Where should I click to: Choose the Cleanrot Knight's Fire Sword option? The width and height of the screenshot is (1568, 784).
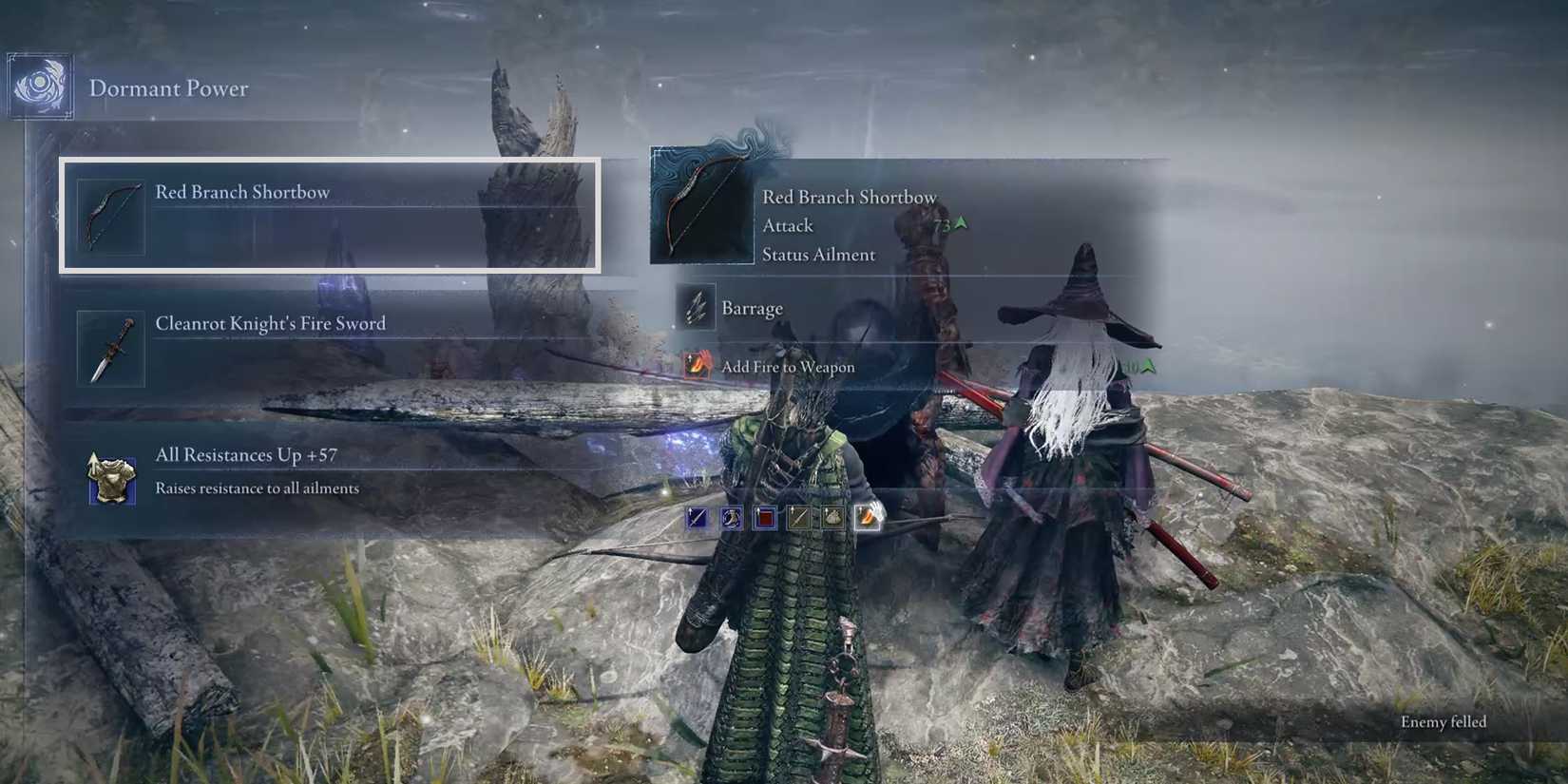[x=333, y=346]
